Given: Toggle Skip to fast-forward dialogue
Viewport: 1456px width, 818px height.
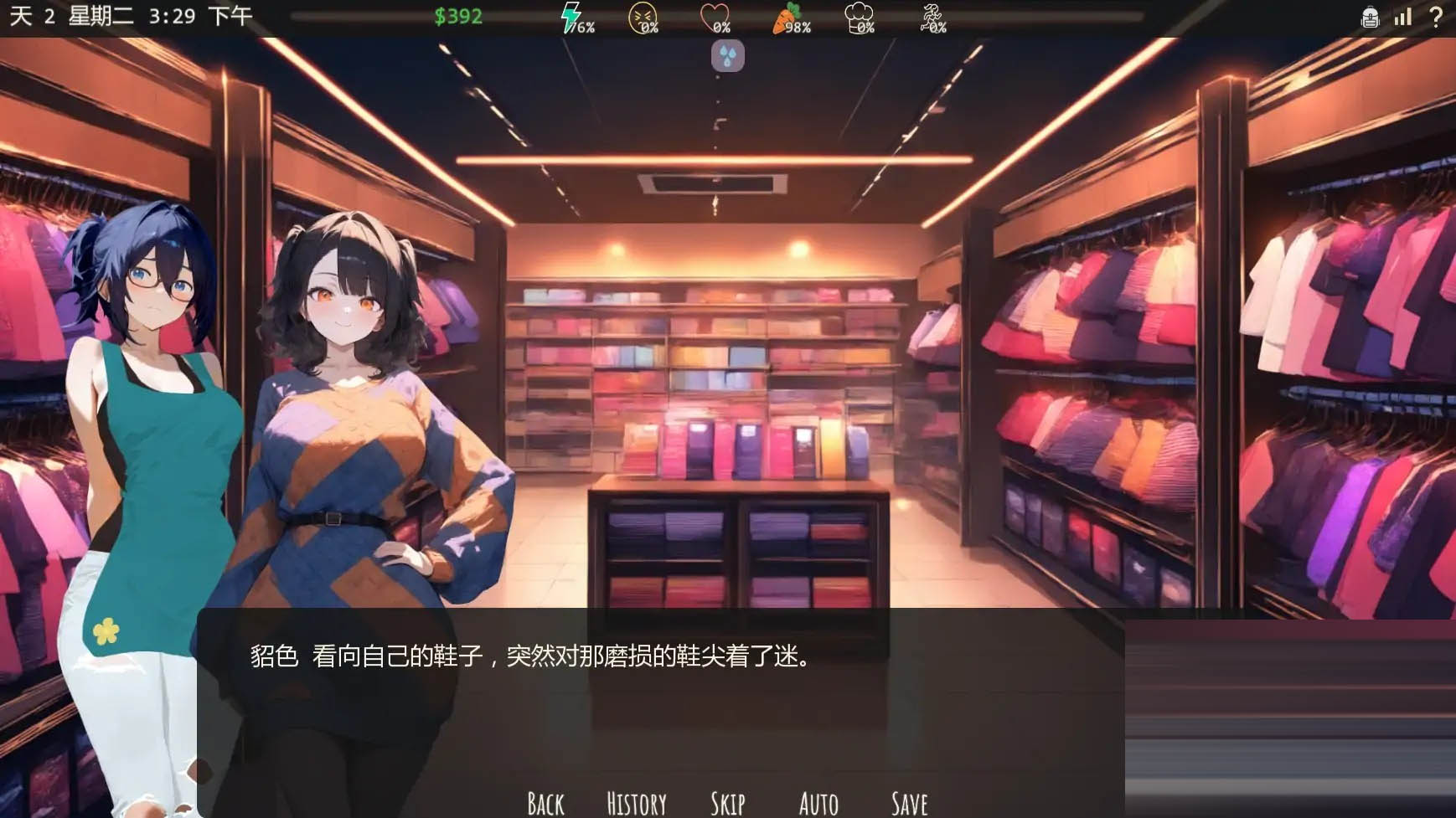Looking at the screenshot, I should click(729, 802).
